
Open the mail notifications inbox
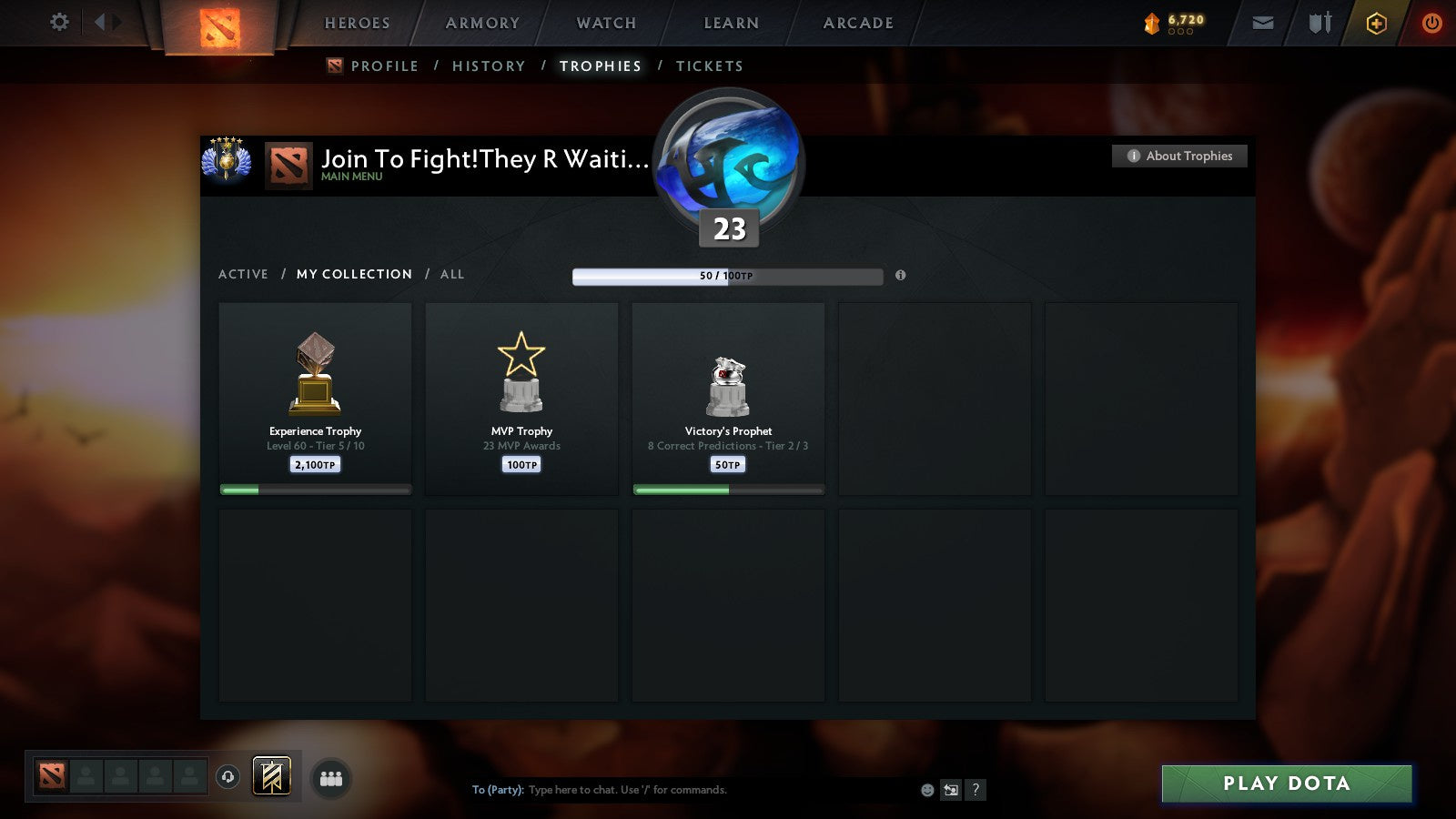1261,23
